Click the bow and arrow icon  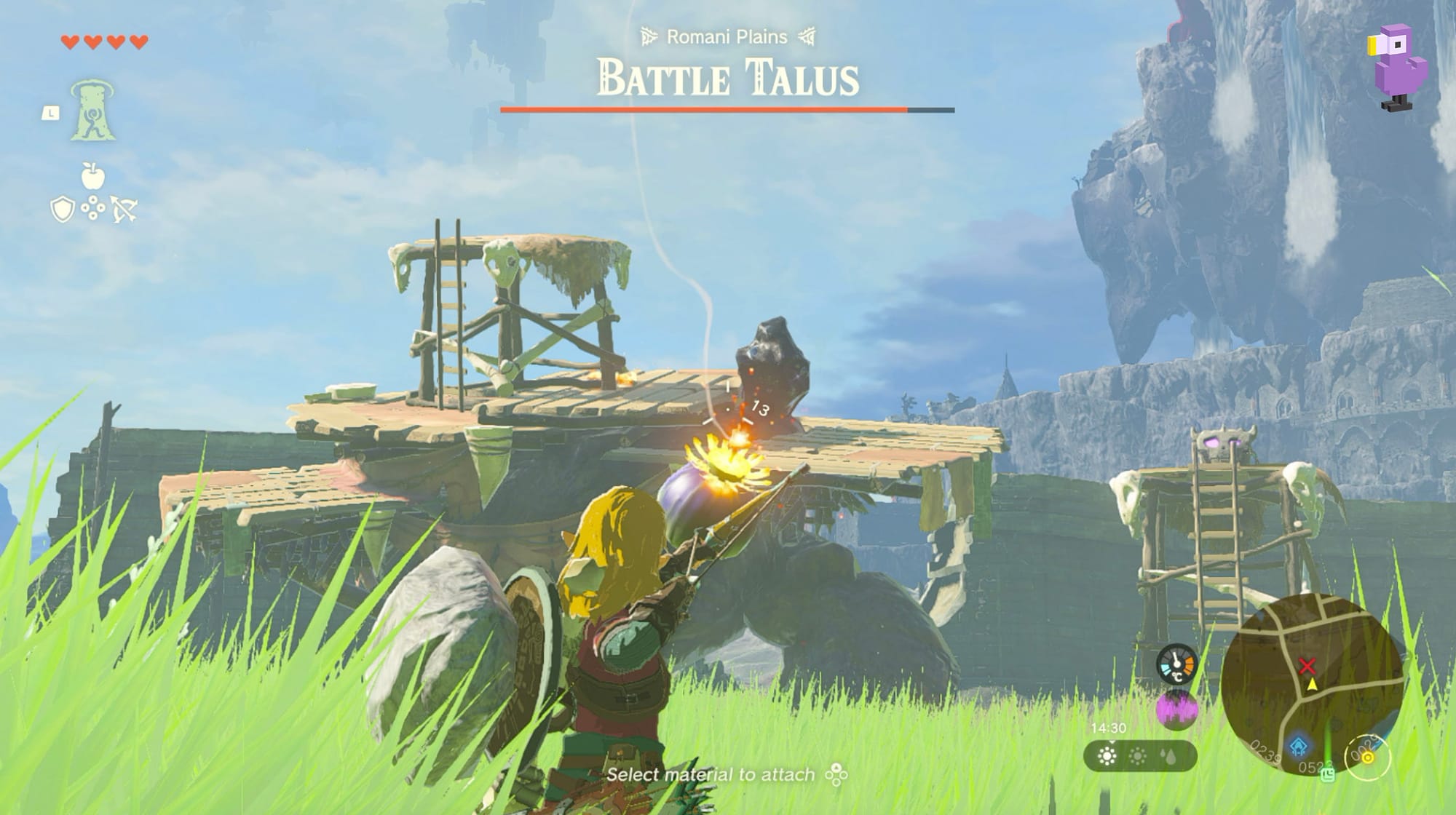pos(124,208)
